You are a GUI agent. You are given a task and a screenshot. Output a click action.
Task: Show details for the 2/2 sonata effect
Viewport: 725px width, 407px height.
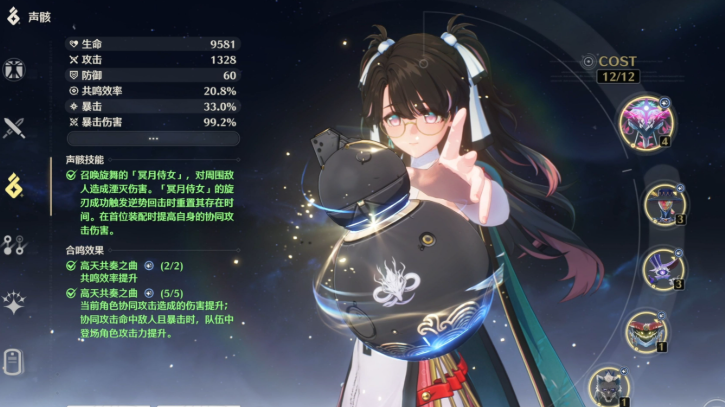(x=149, y=266)
